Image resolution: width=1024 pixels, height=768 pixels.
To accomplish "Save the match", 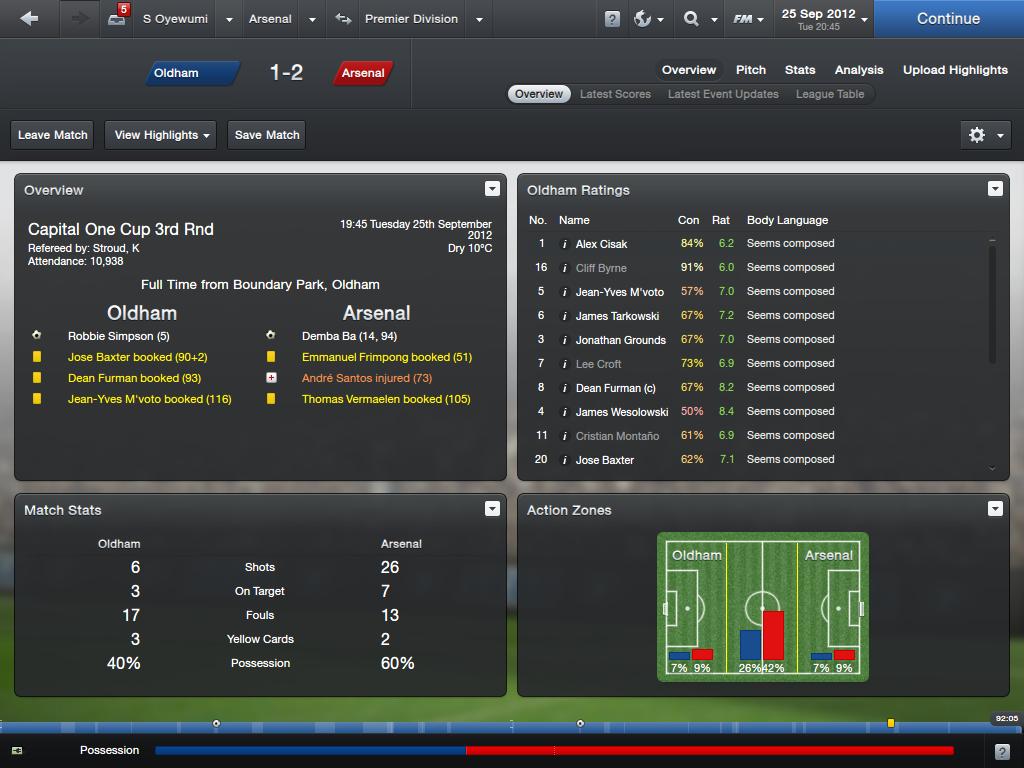I will pyautogui.click(x=267, y=135).
